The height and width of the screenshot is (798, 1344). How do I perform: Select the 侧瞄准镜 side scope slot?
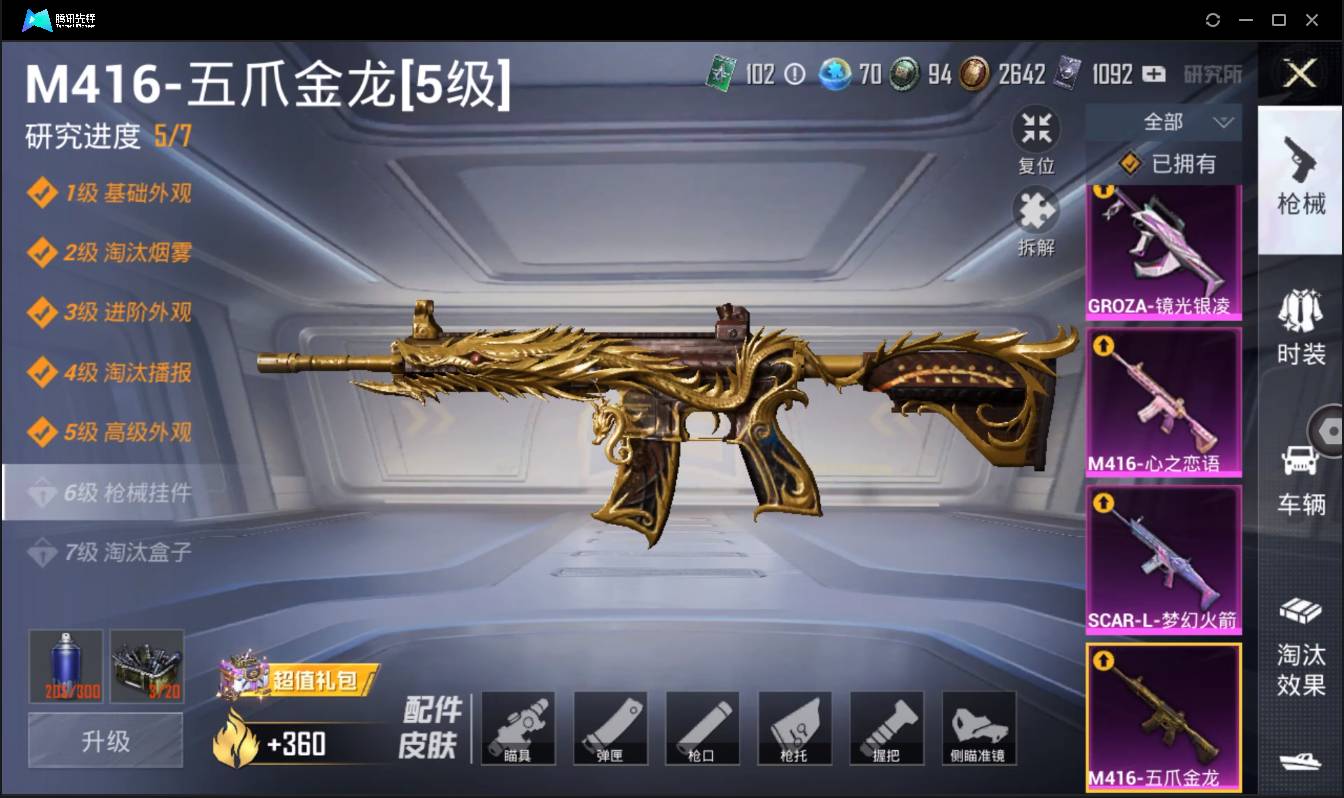tap(979, 728)
